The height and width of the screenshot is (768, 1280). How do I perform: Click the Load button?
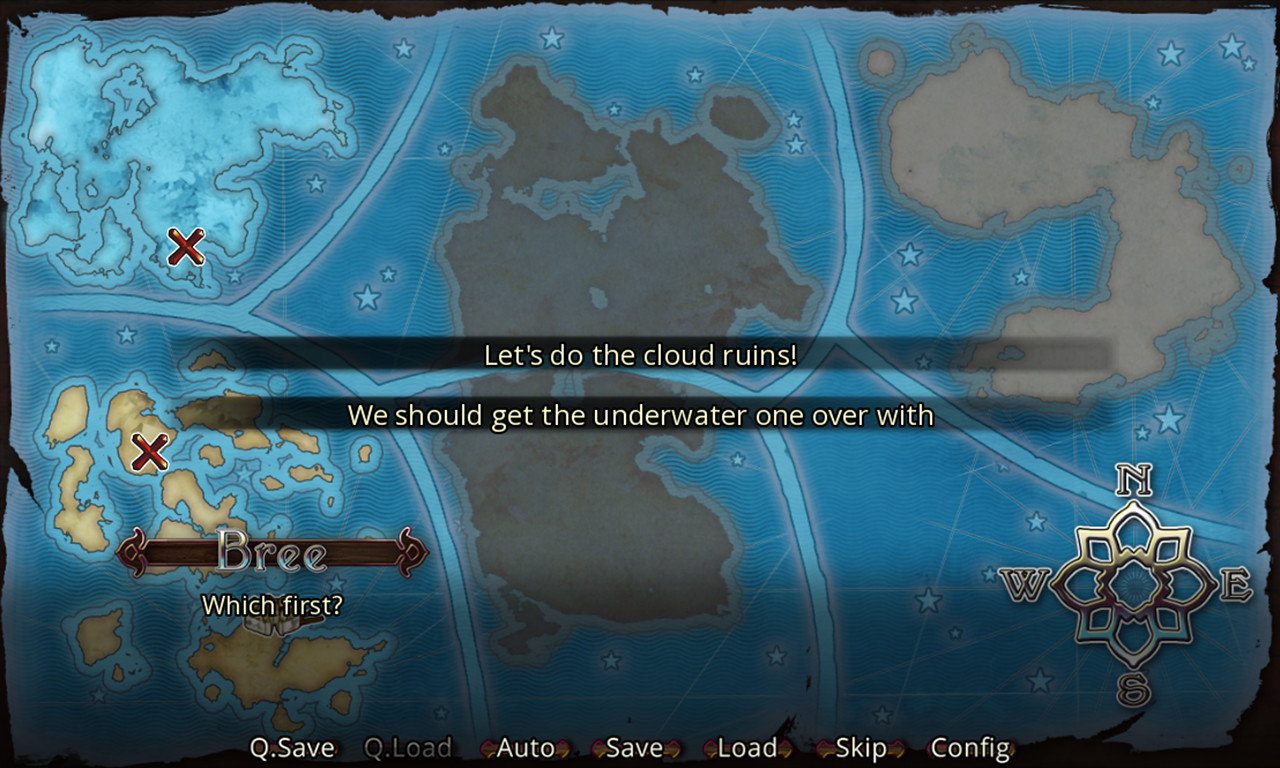[x=745, y=747]
